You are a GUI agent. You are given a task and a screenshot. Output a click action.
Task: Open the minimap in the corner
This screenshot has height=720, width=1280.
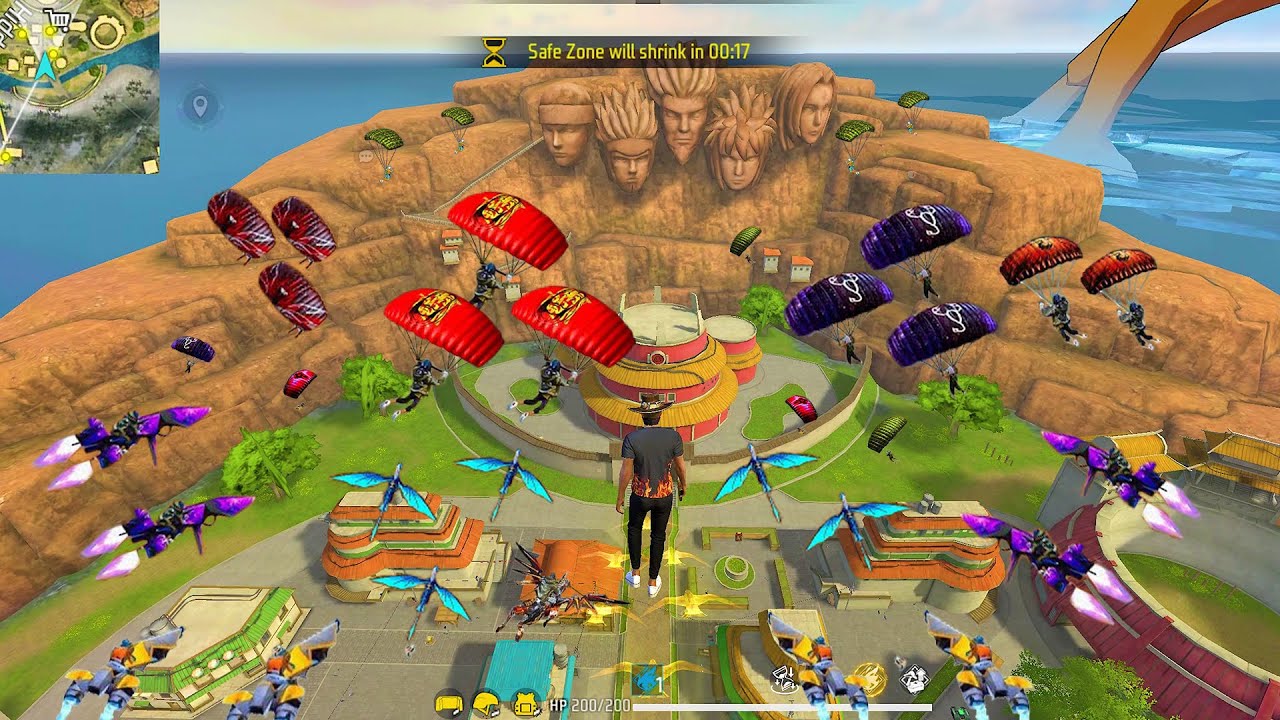pyautogui.click(x=78, y=85)
